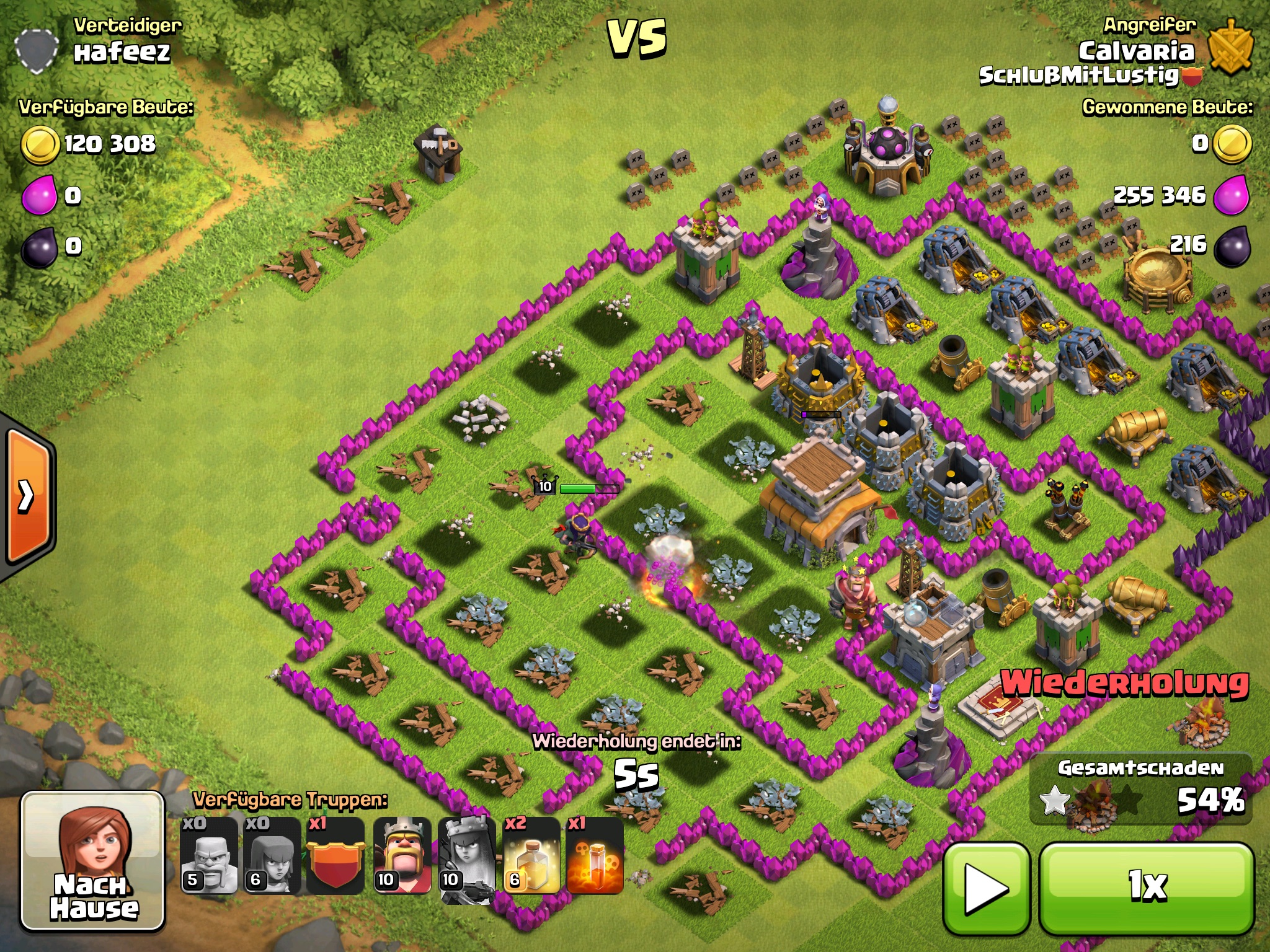Pick the orange skull Poison Spell slot
1270x952 pixels.
(595, 856)
